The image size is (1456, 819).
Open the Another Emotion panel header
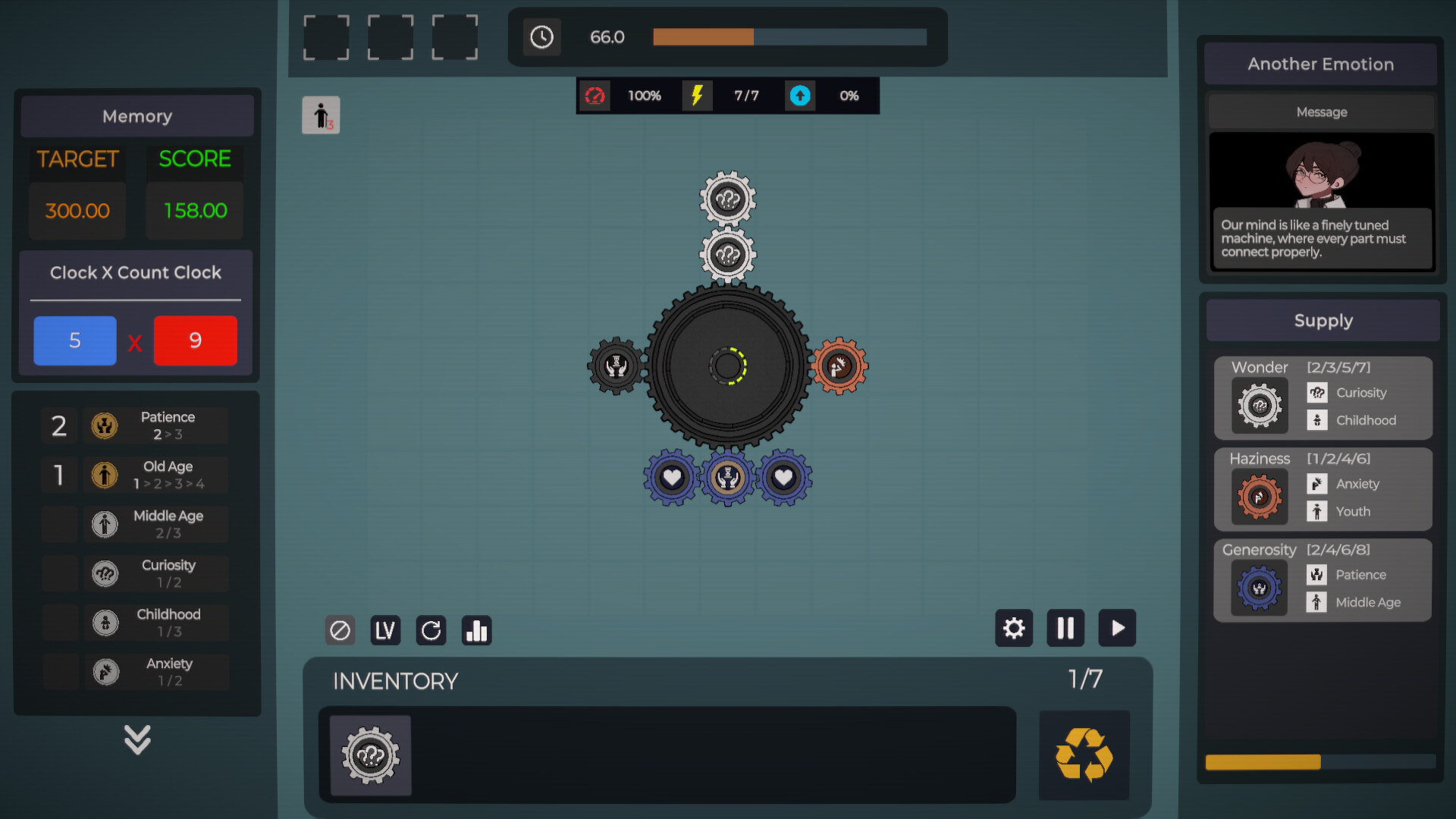point(1320,64)
